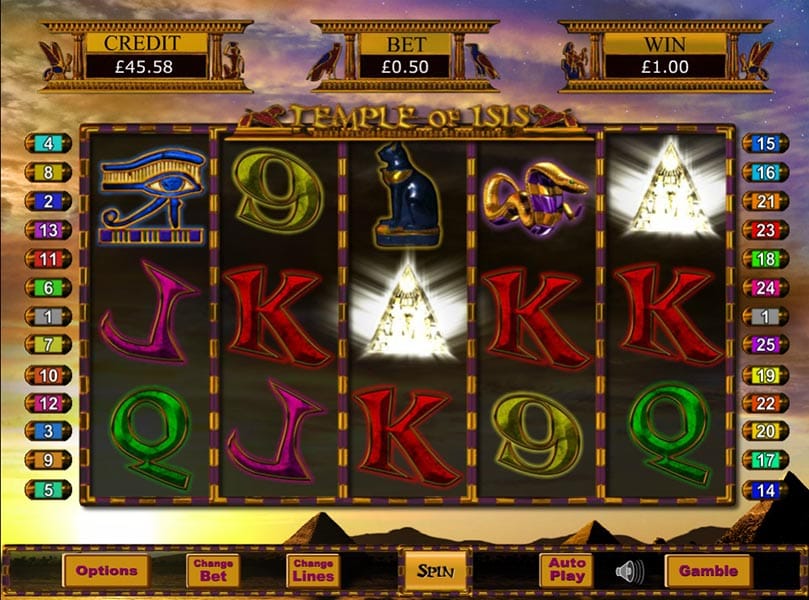The height and width of the screenshot is (600, 809).
Task: Click the Change Bet button
Action: point(213,571)
